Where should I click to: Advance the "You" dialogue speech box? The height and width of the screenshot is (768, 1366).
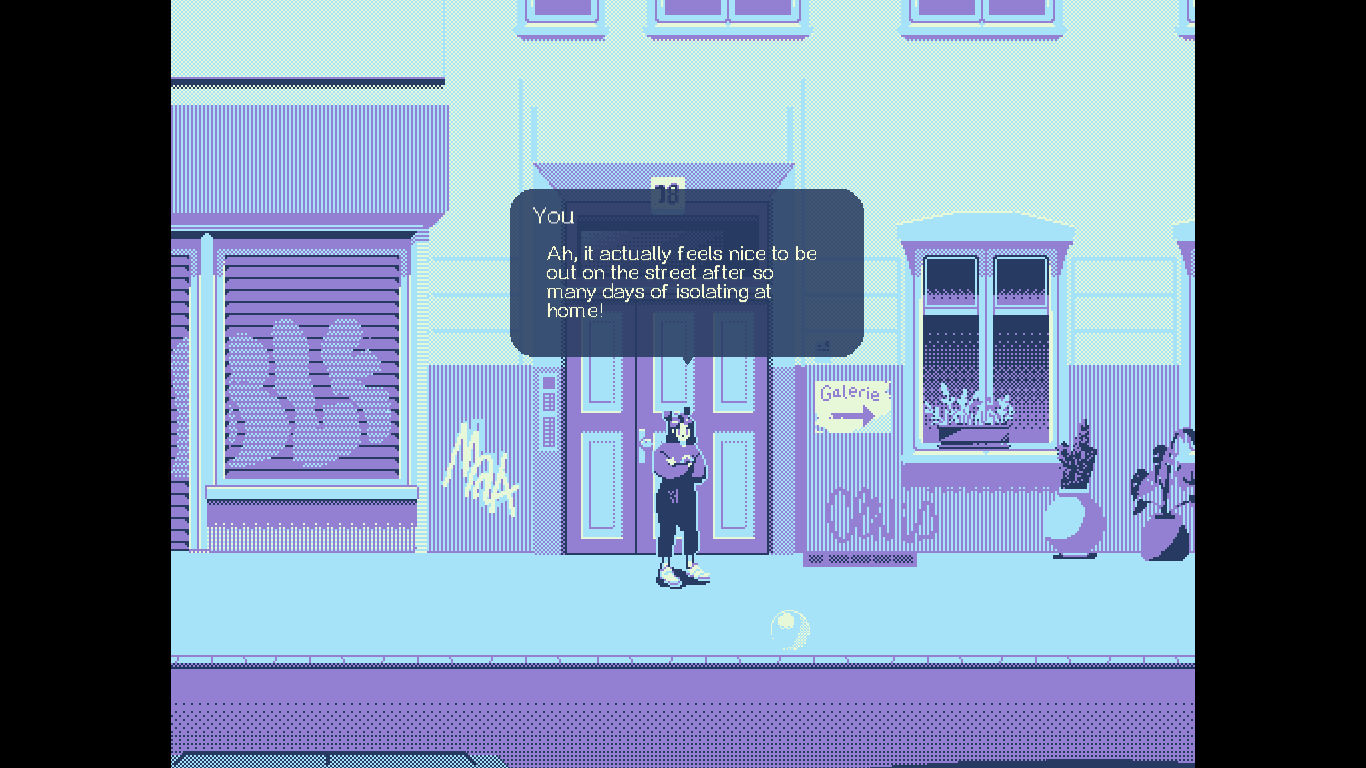[686, 273]
